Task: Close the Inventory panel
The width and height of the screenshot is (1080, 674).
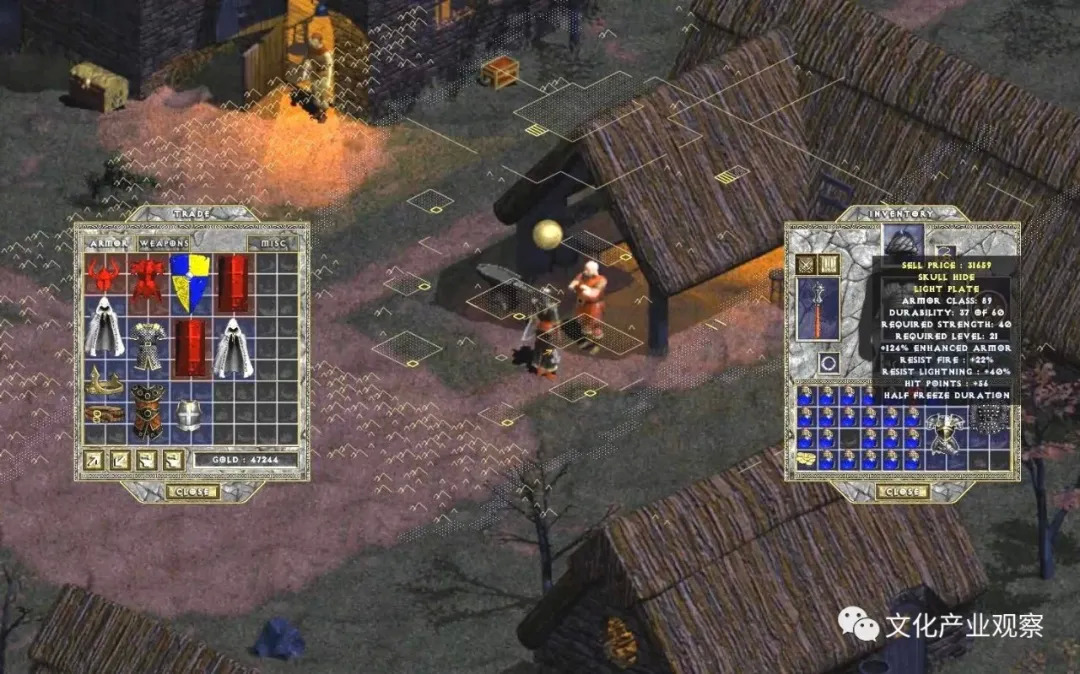Action: 902,491
